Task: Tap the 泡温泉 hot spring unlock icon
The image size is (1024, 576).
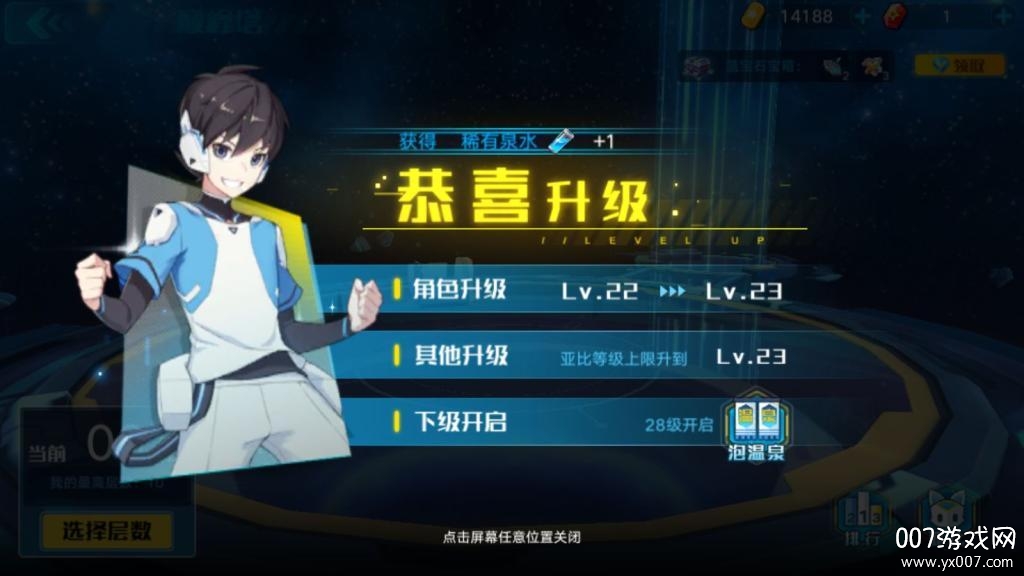Action: (x=758, y=431)
